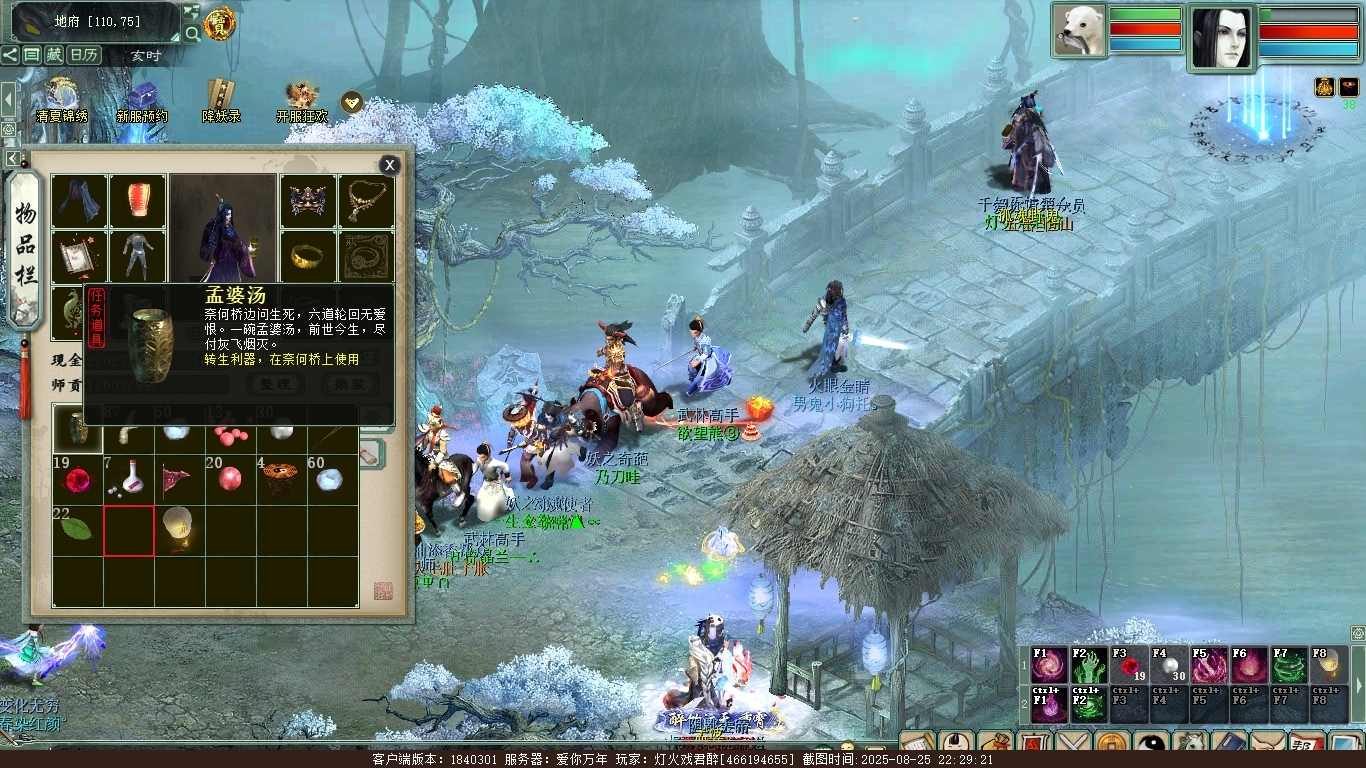Viewport: 1366px width, 768px height.
Task: Use the F3 red orb item
Action: [1129, 665]
